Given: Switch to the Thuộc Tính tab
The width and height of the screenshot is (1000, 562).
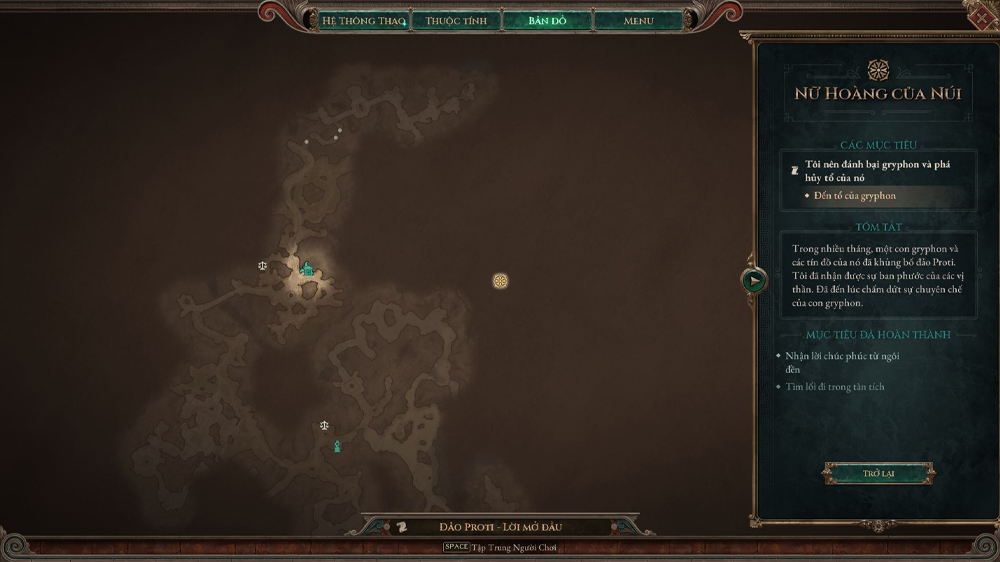Looking at the screenshot, I should click(x=456, y=20).
